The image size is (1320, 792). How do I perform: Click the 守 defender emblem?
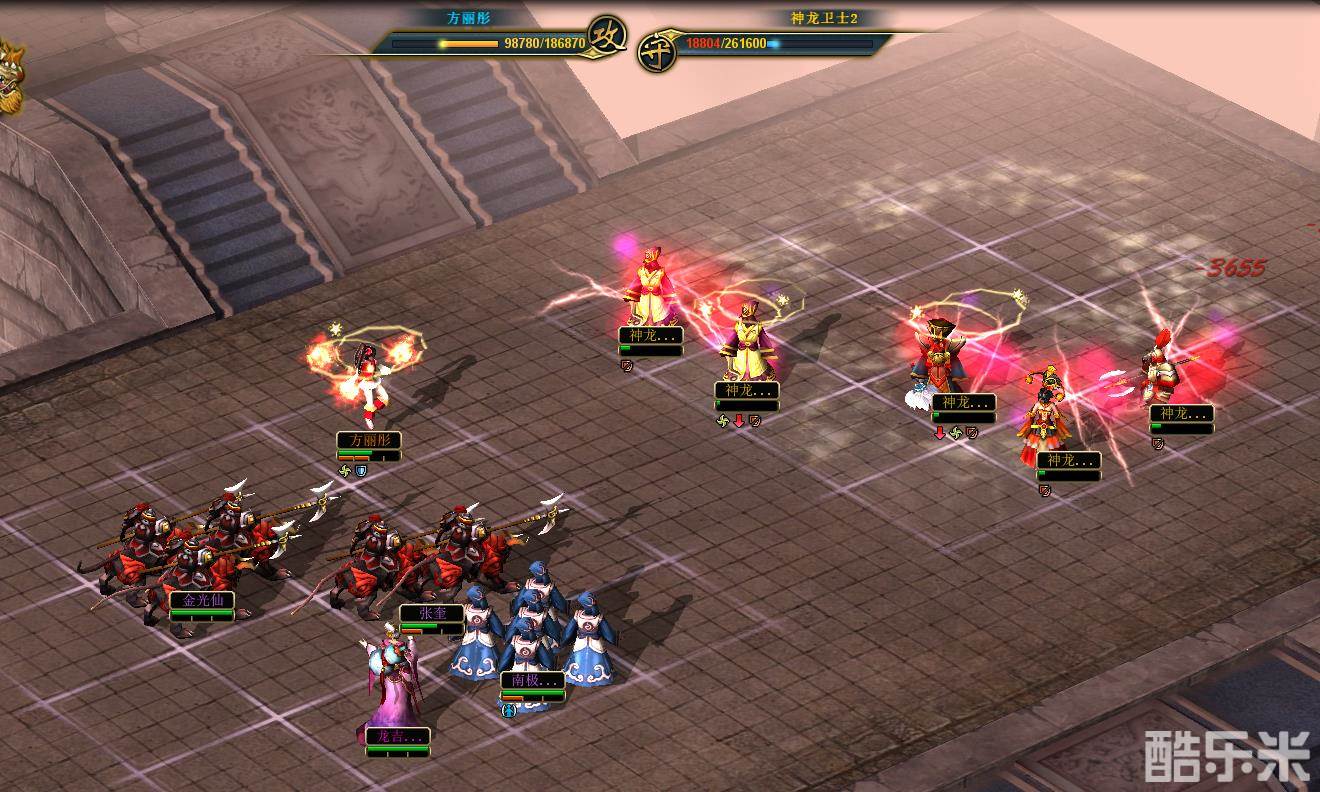click(656, 49)
